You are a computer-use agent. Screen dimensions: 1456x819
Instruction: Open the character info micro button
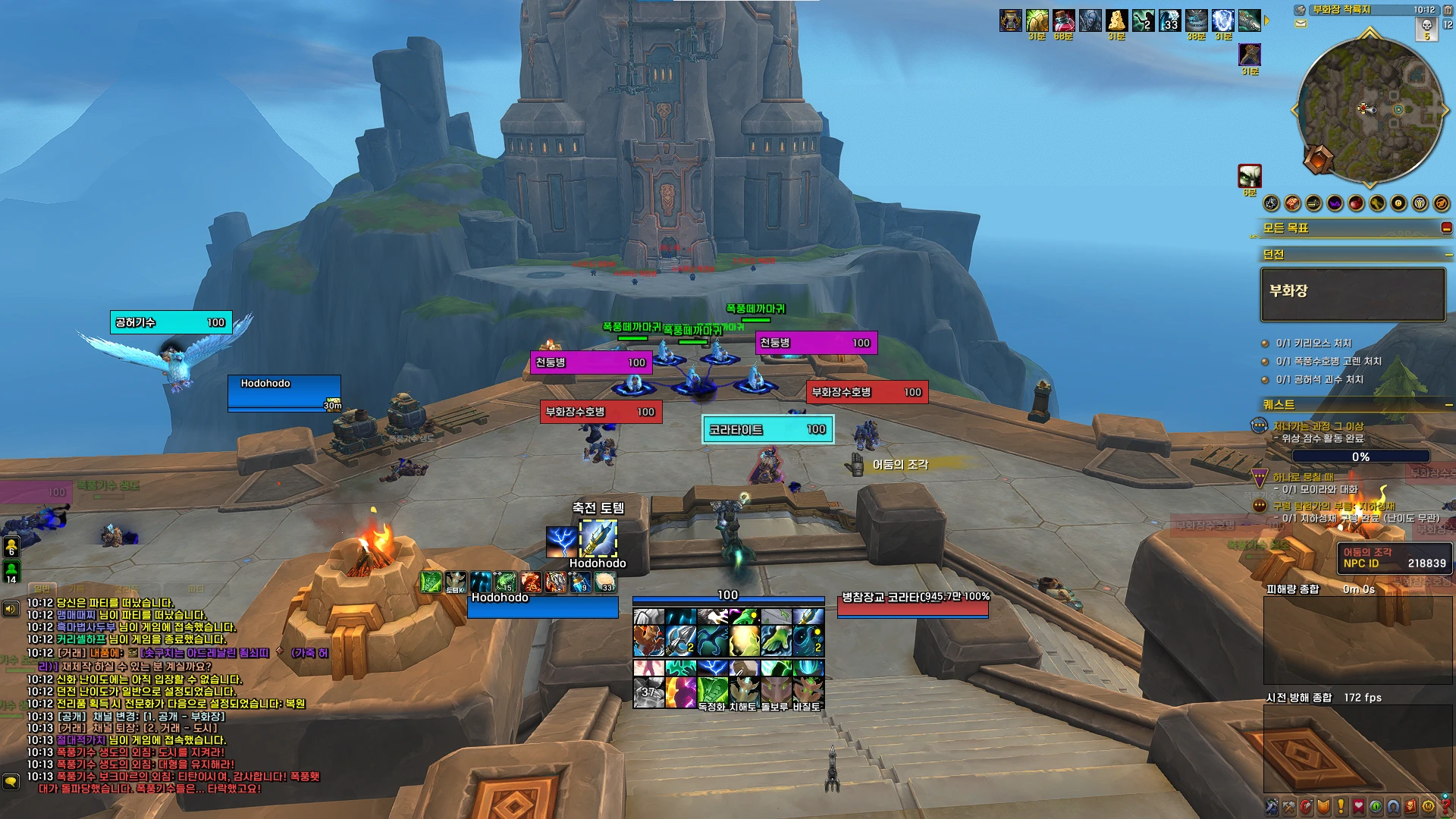pos(1272,806)
